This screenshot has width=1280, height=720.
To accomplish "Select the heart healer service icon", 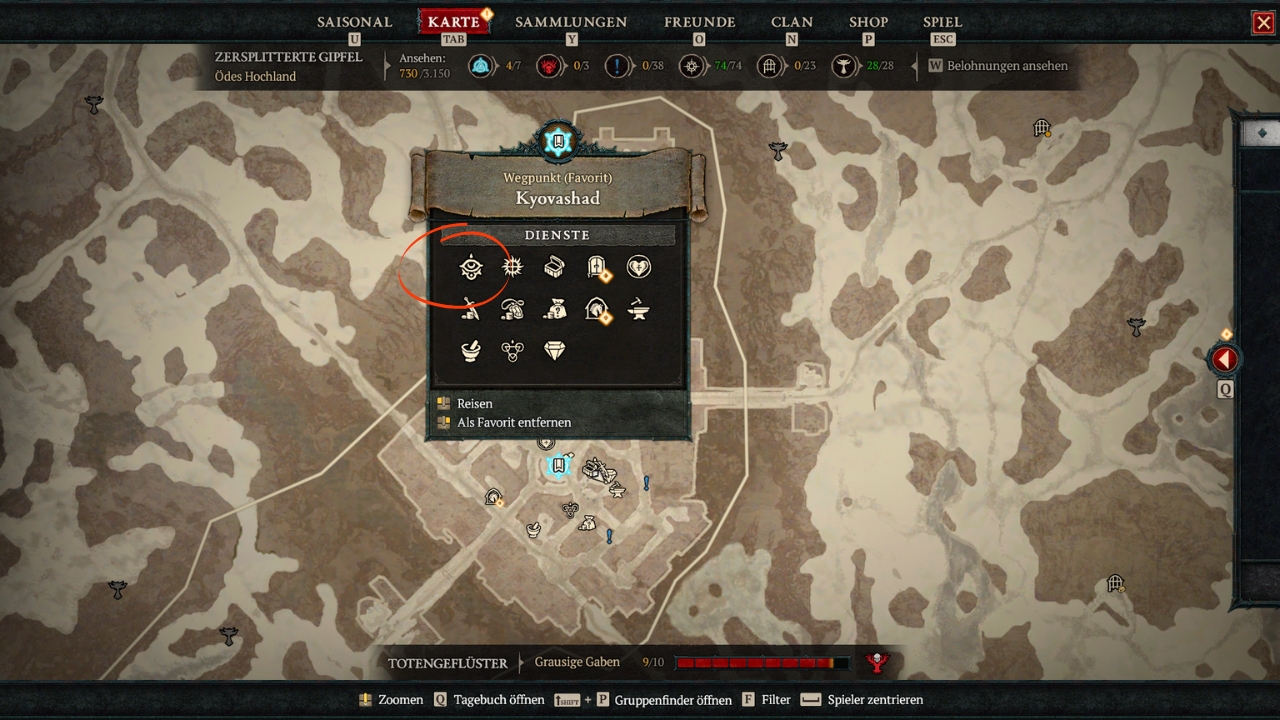I will (638, 267).
